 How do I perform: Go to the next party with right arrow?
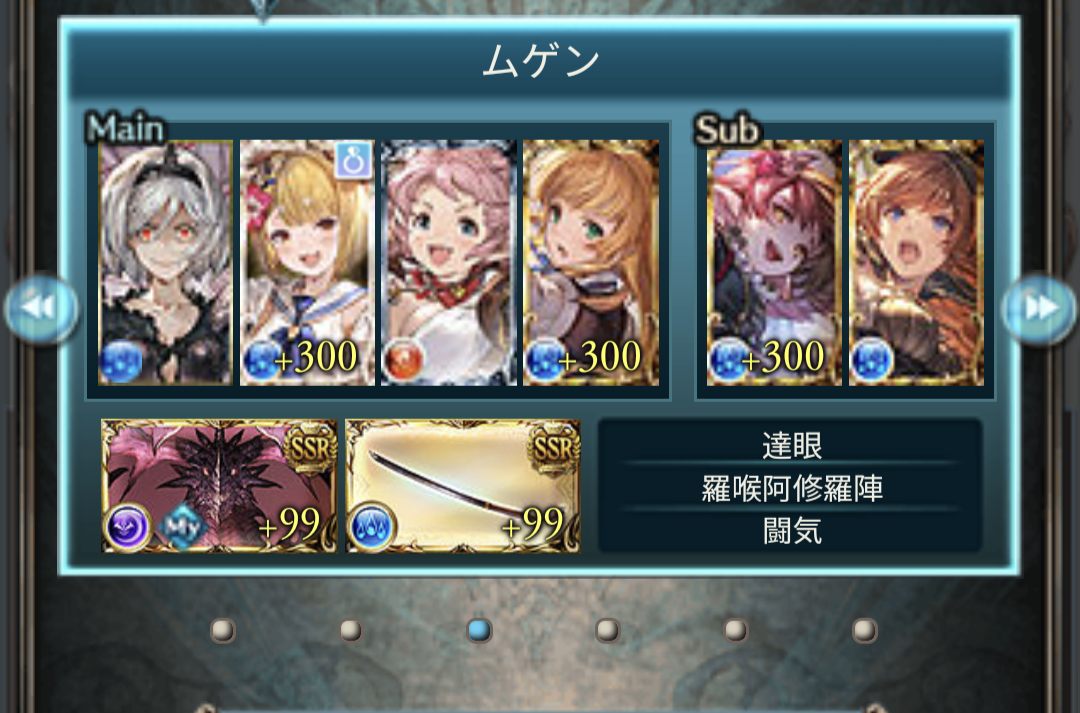click(x=1039, y=309)
